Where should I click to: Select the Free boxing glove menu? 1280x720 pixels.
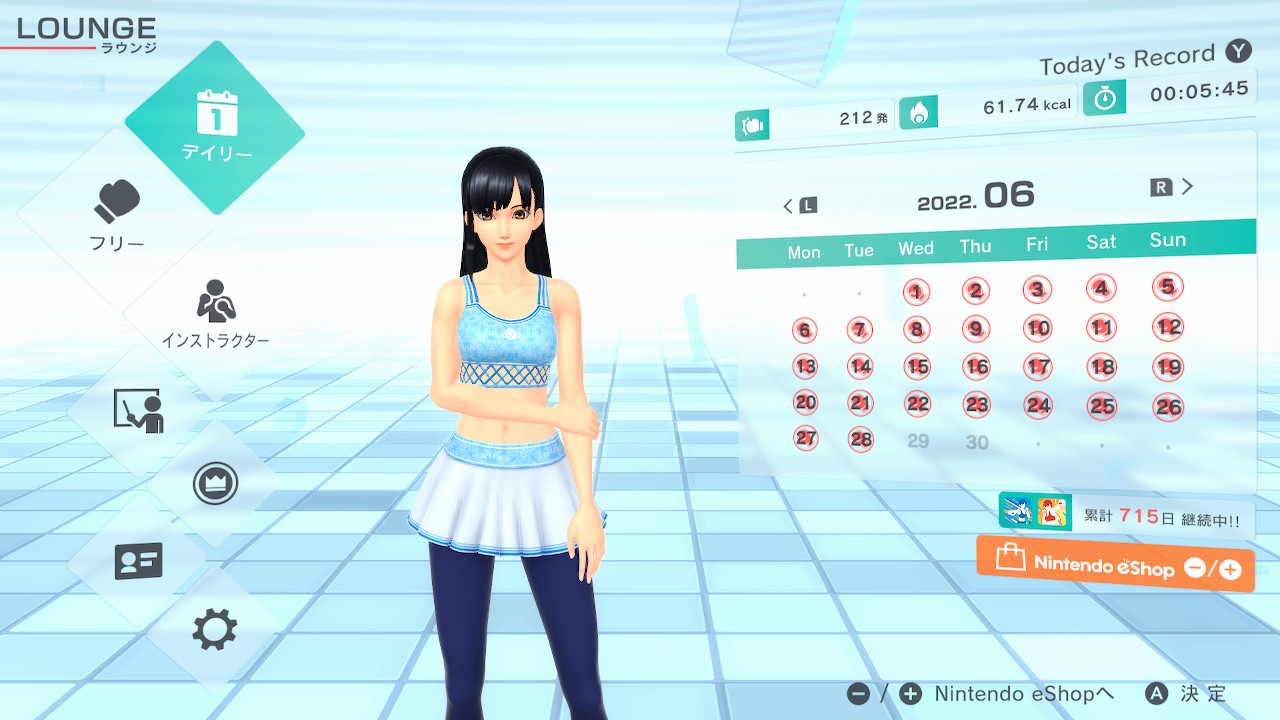click(x=117, y=216)
